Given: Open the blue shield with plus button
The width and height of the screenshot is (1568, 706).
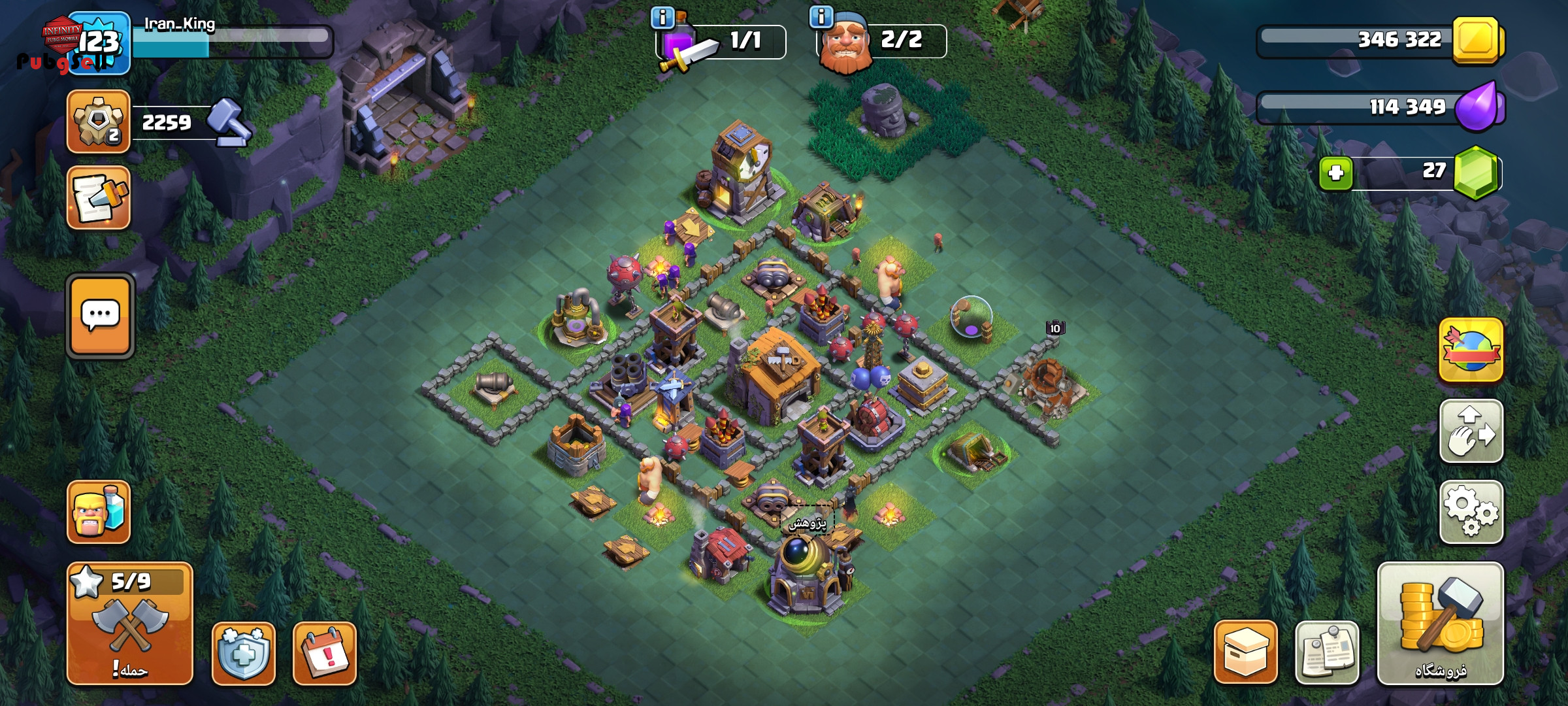Looking at the screenshot, I should pyautogui.click(x=243, y=653).
